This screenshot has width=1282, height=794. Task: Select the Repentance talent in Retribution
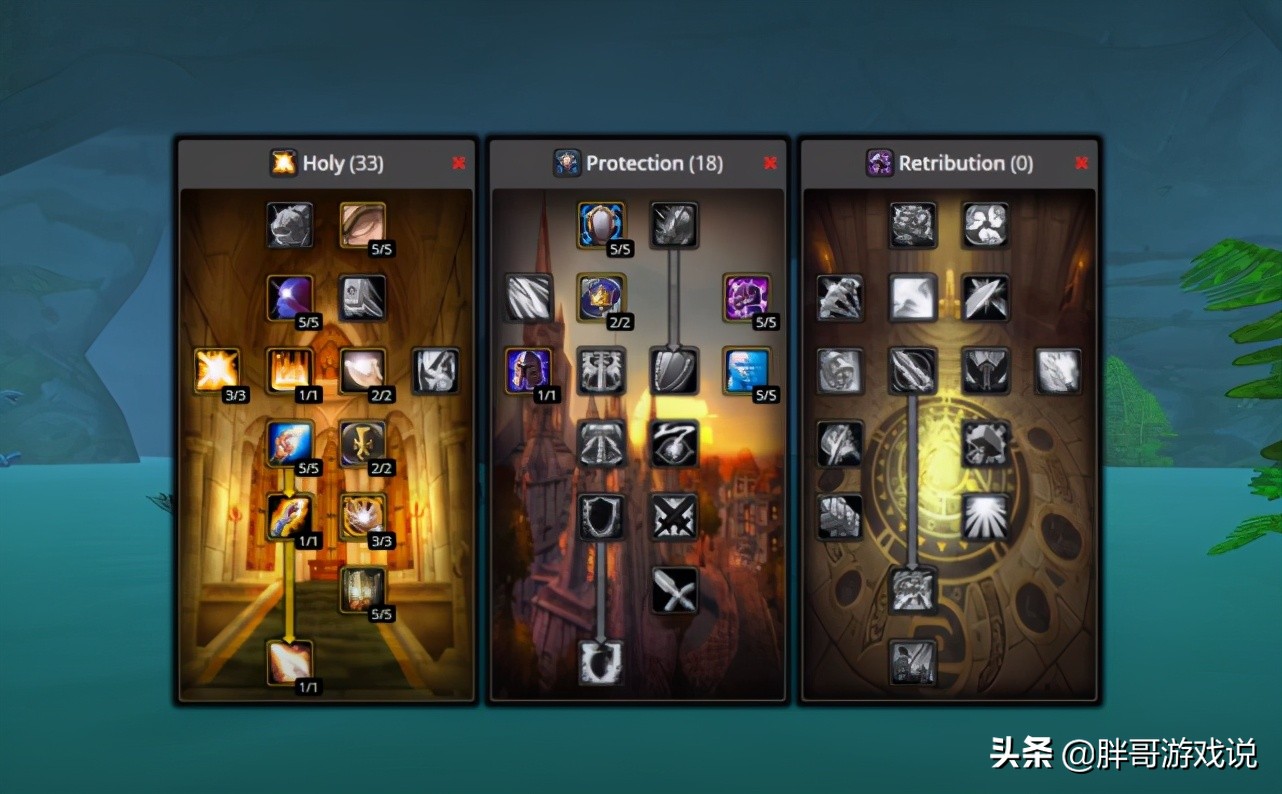913,663
